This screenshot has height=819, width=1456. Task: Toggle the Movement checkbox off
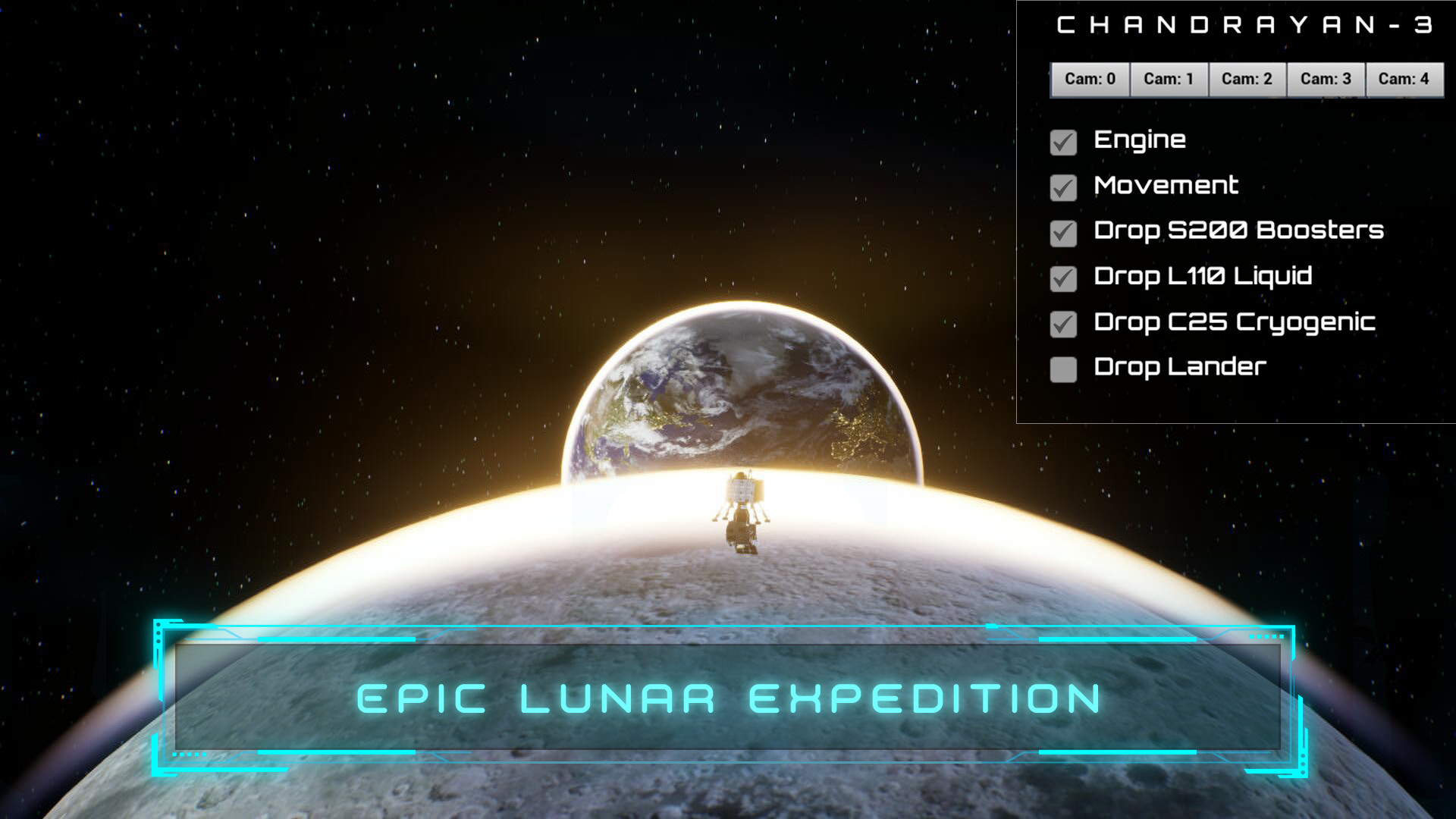(1063, 187)
